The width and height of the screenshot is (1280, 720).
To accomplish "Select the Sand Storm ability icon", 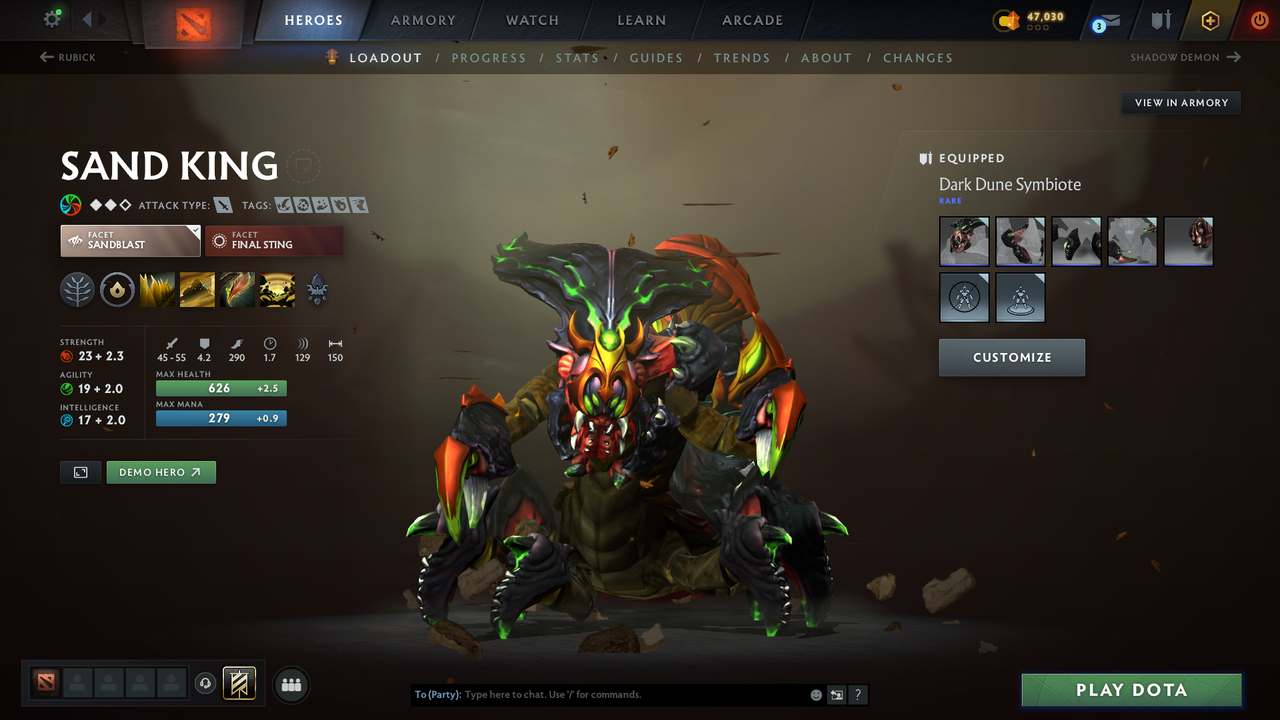I will tap(197, 290).
